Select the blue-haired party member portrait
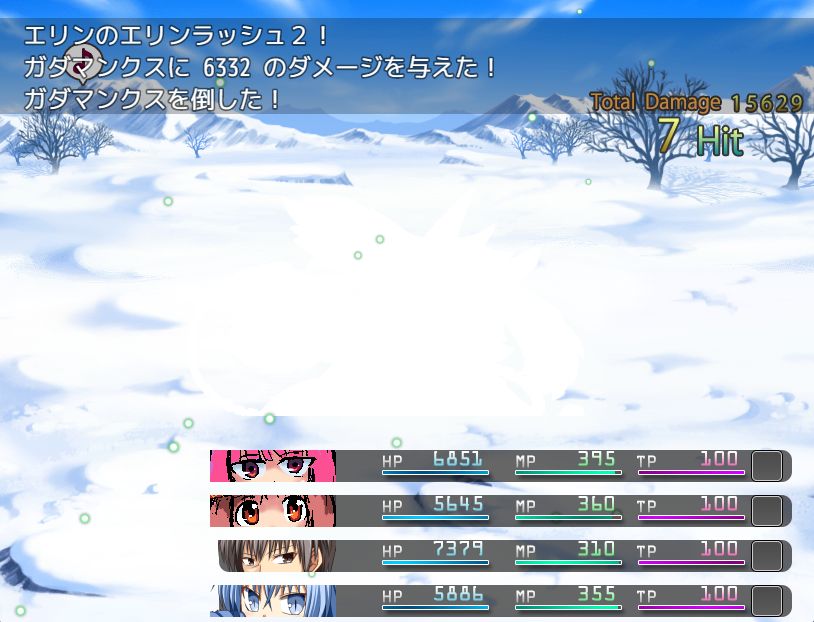This screenshot has height=622, width=814. tap(273, 601)
